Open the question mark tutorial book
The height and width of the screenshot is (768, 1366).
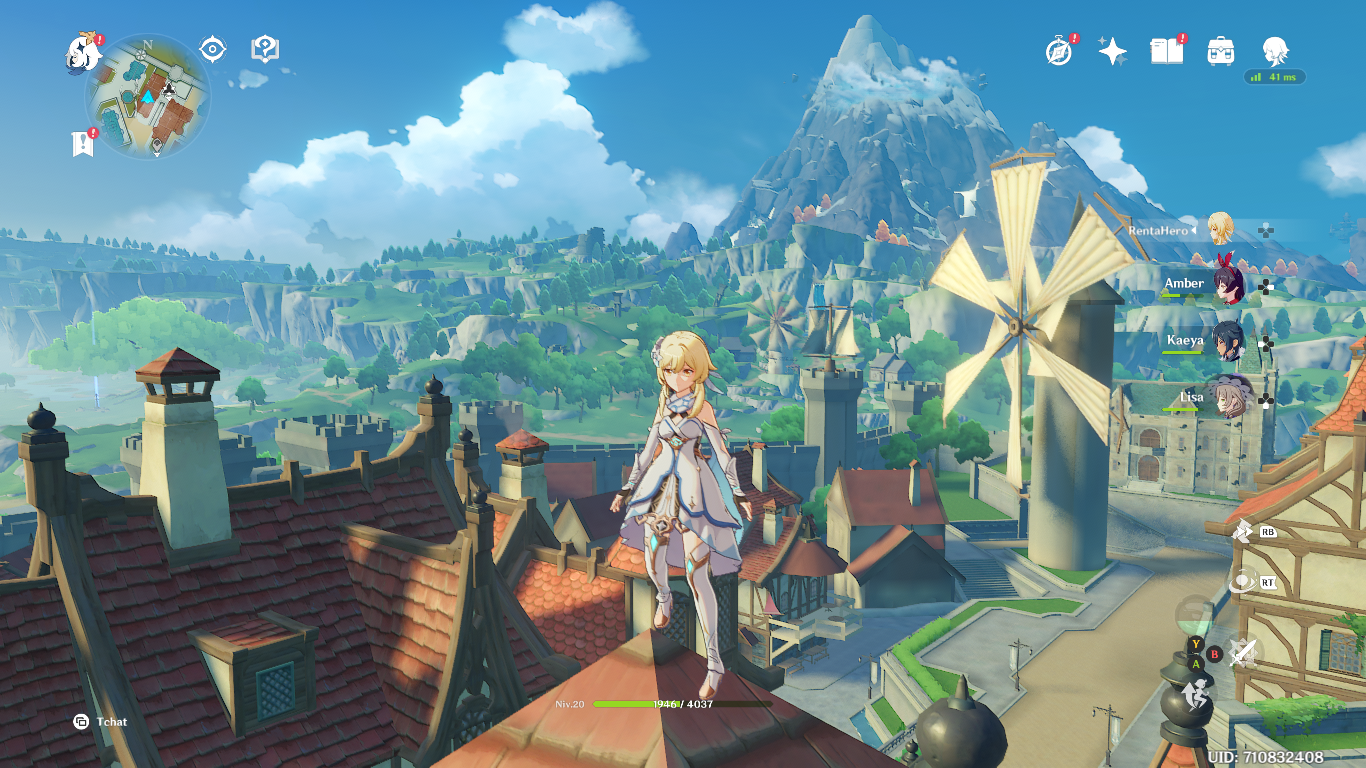point(265,49)
